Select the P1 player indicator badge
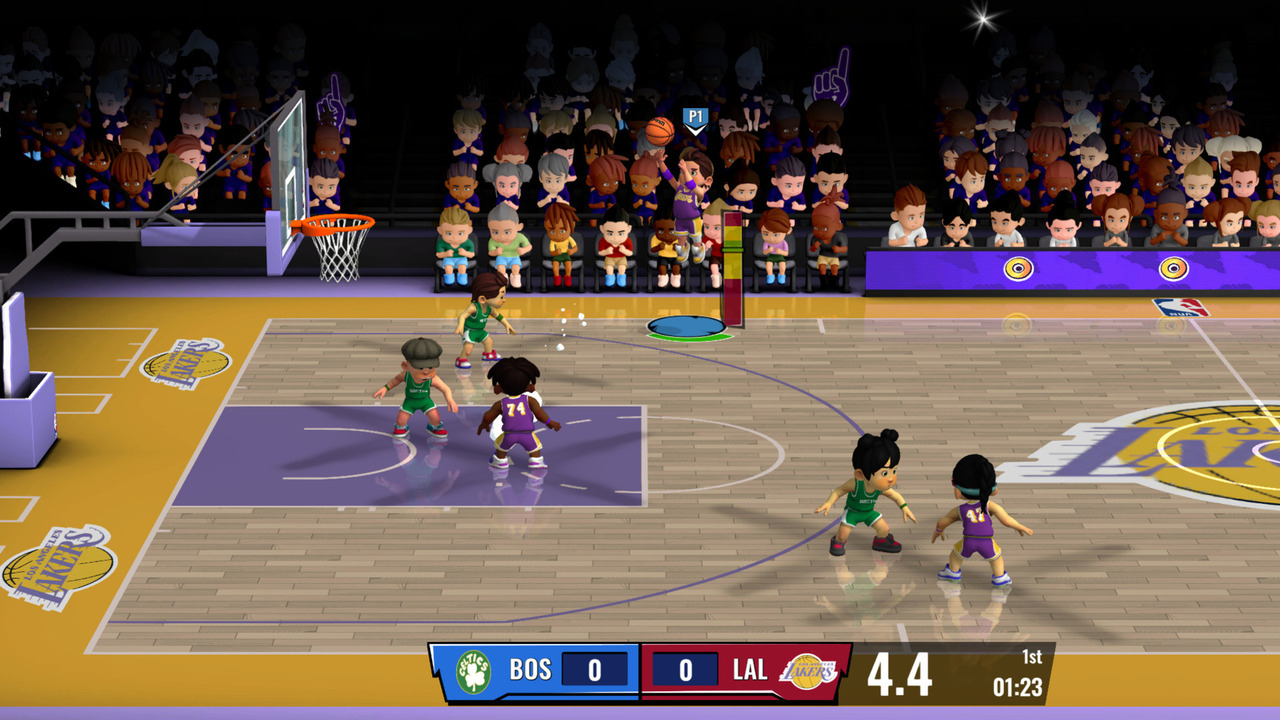 tap(696, 116)
